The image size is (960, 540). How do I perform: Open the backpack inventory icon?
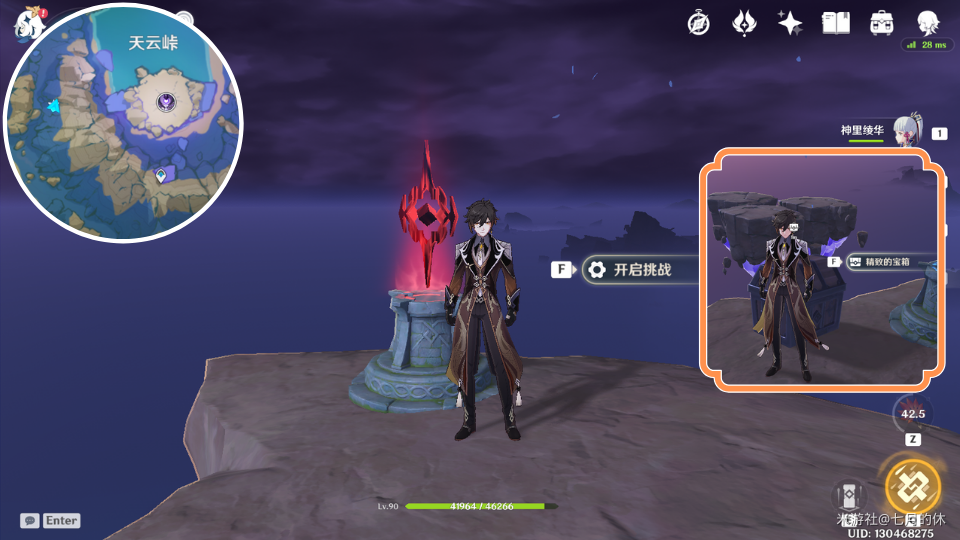(x=882, y=23)
